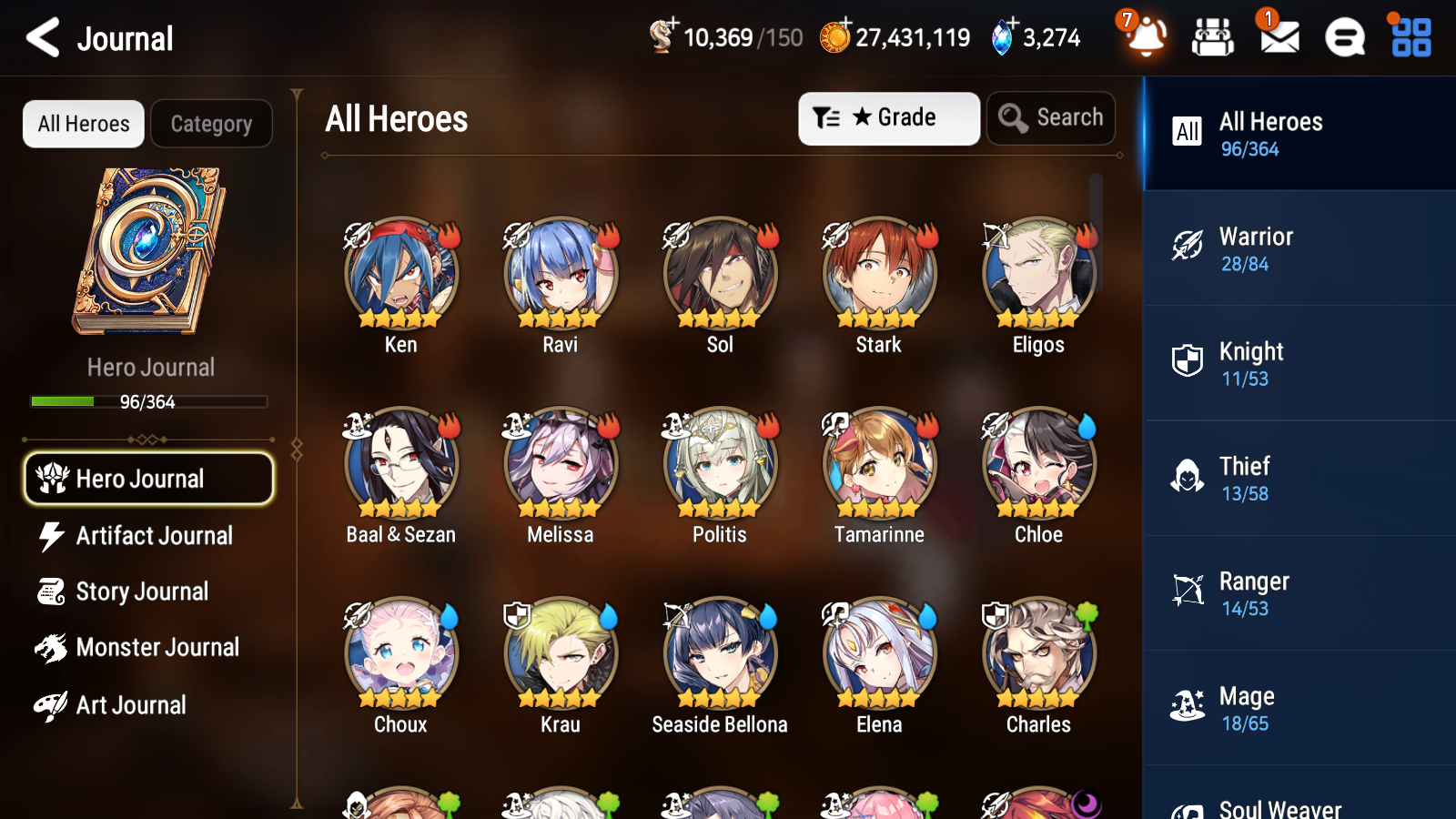The width and height of the screenshot is (1456, 819).
Task: Click the Hero Journal progress bar
Action: (148, 401)
